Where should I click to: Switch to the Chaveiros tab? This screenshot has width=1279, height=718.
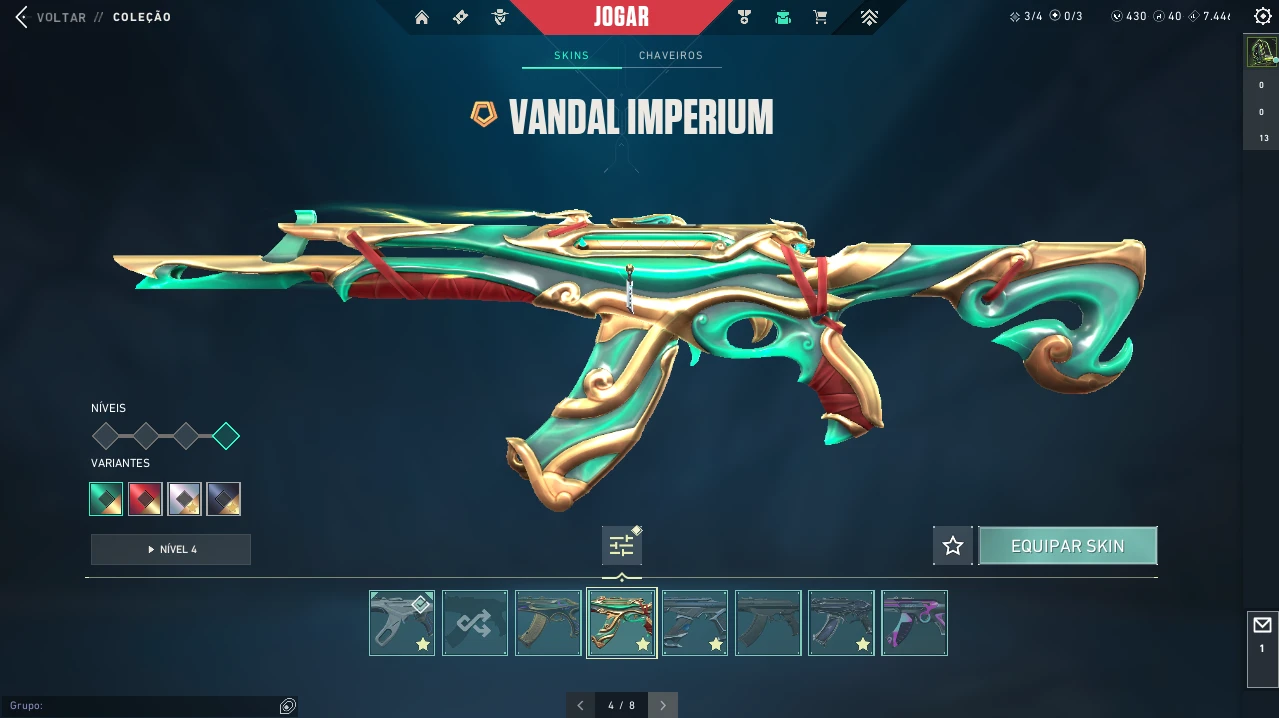click(x=671, y=56)
